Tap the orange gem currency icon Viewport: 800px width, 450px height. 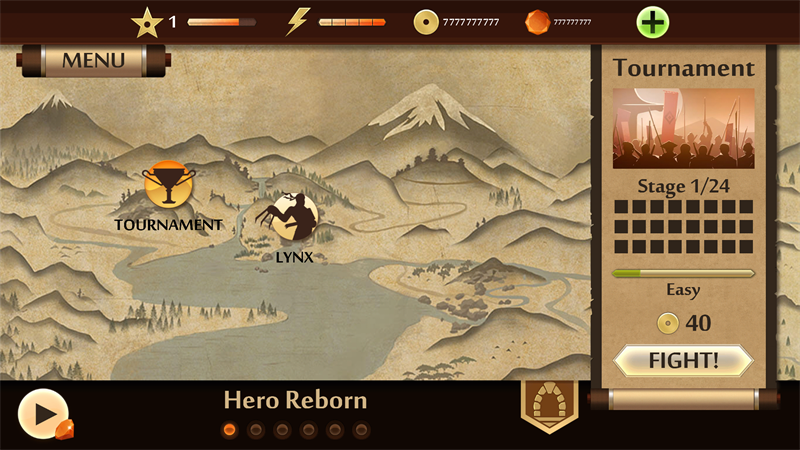point(538,21)
